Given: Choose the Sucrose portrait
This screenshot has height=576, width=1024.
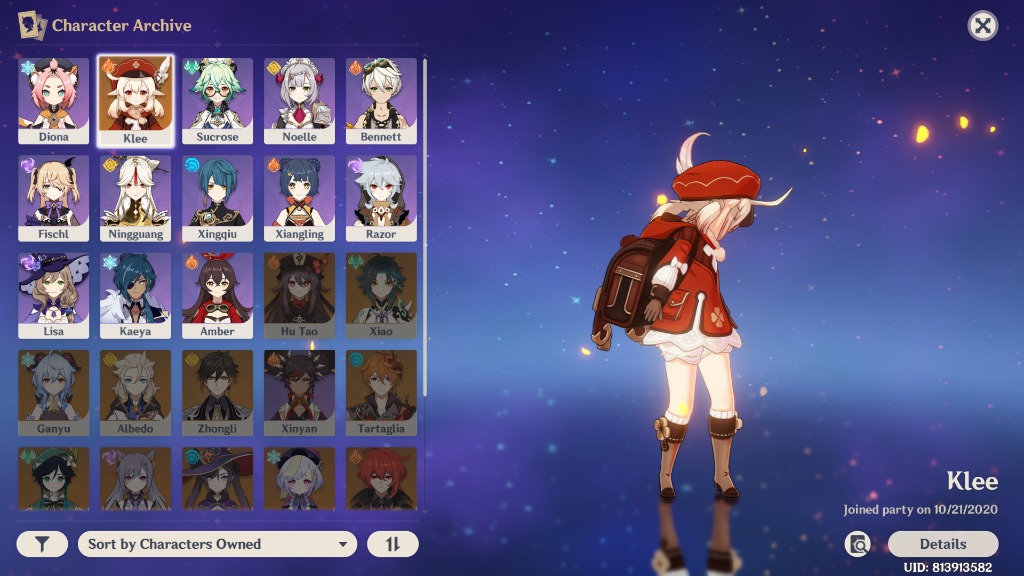Looking at the screenshot, I should (217, 100).
